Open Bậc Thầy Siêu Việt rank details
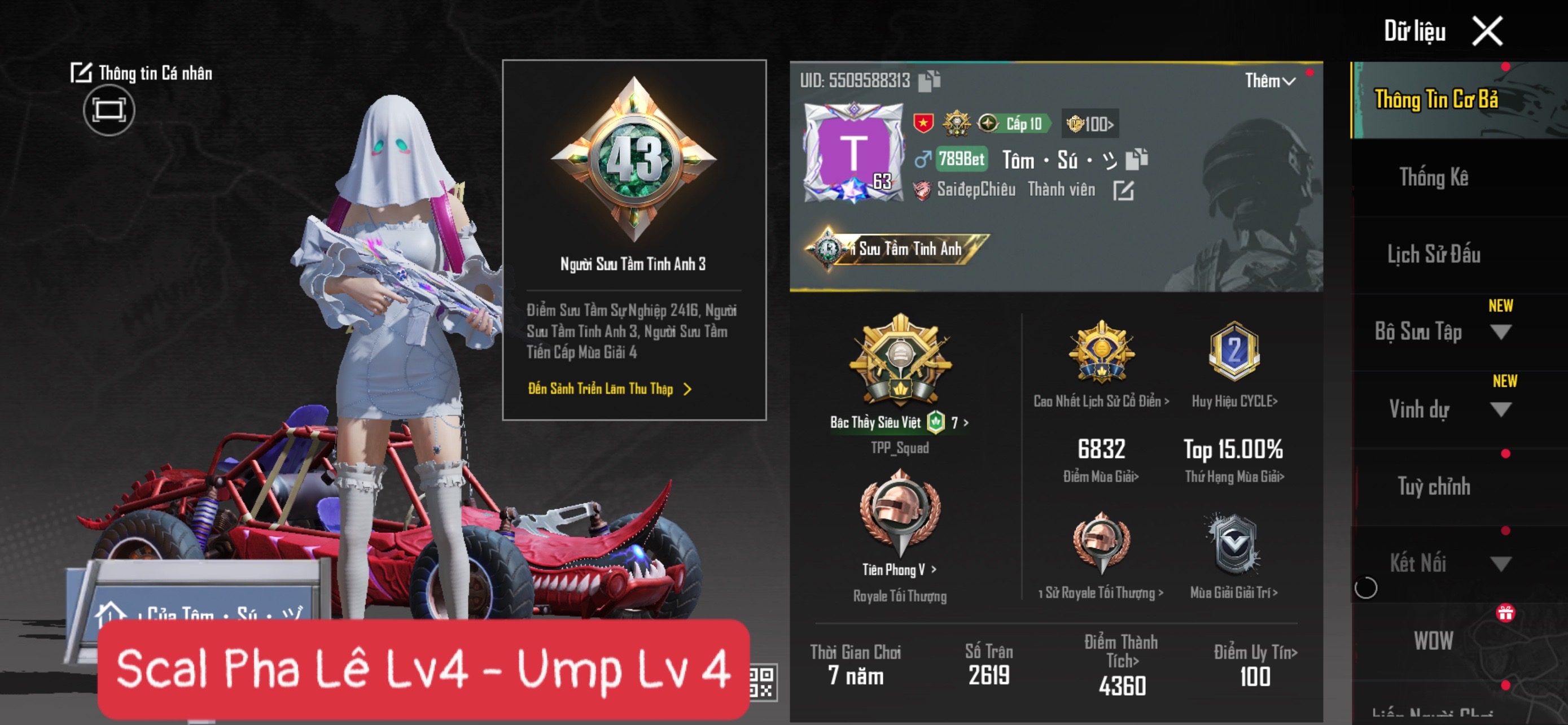The width and height of the screenshot is (1568, 725). tap(899, 422)
